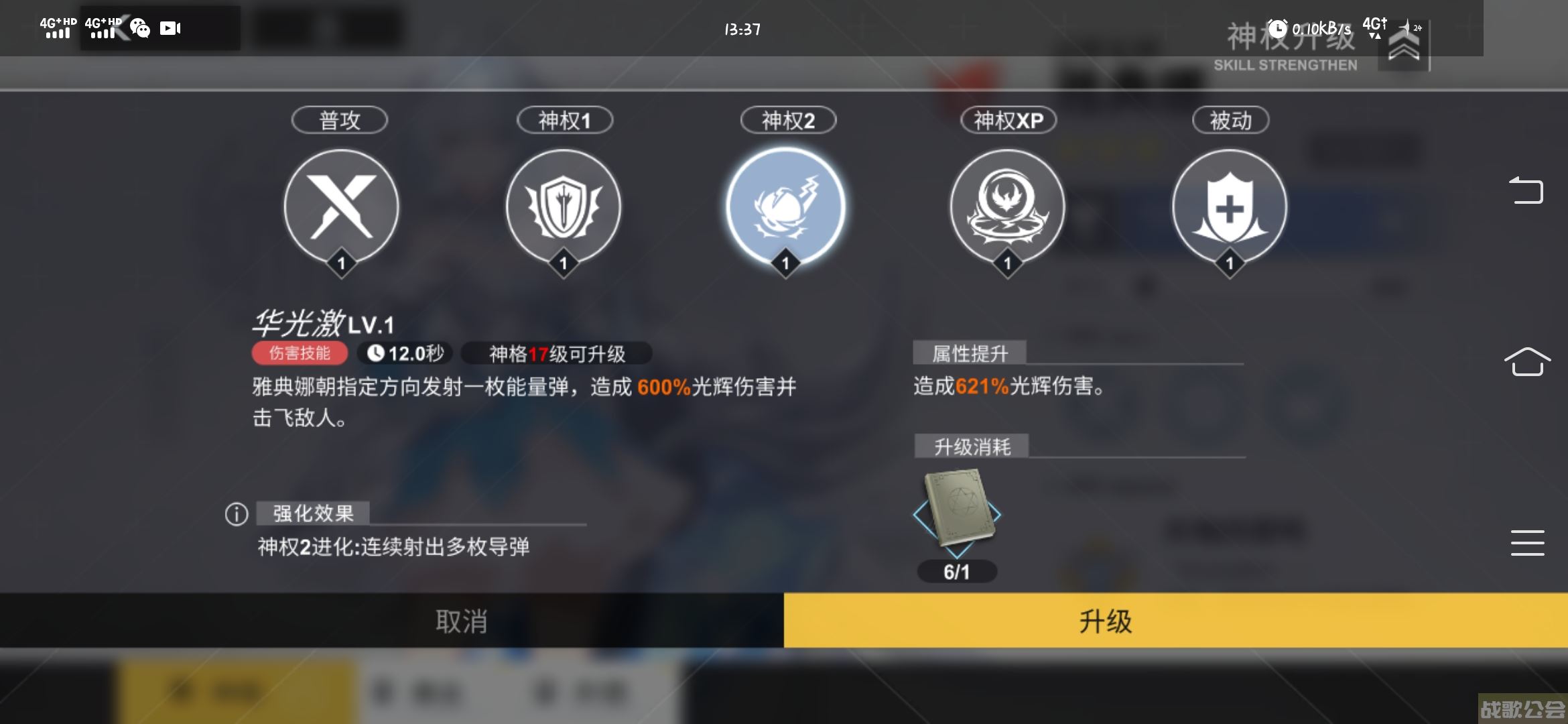Select the highlighted 神权2 energy ball skill icon
1568x724 pixels.
[x=785, y=208]
